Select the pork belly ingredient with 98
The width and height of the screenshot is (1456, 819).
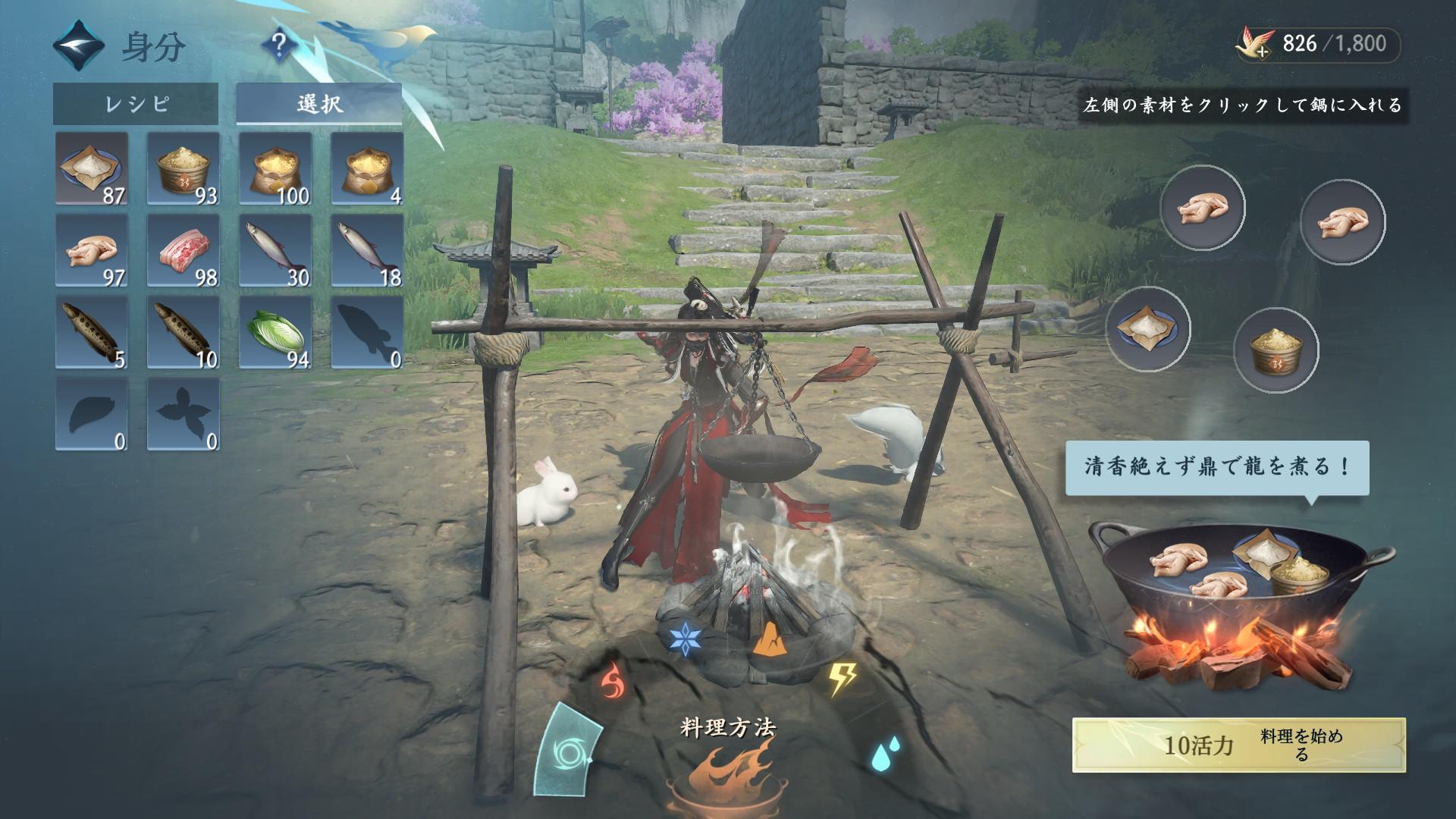184,251
